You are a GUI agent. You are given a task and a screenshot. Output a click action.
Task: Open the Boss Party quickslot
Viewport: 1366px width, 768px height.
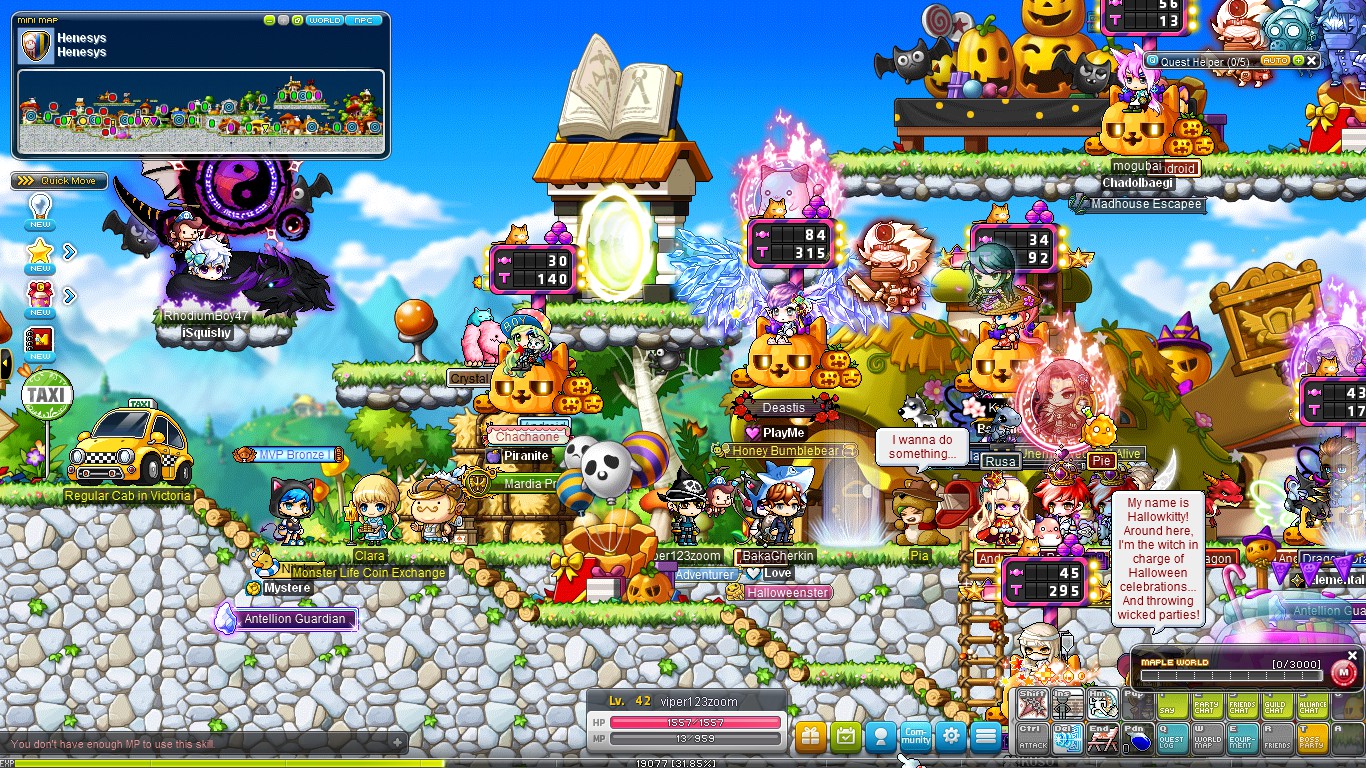[1311, 738]
